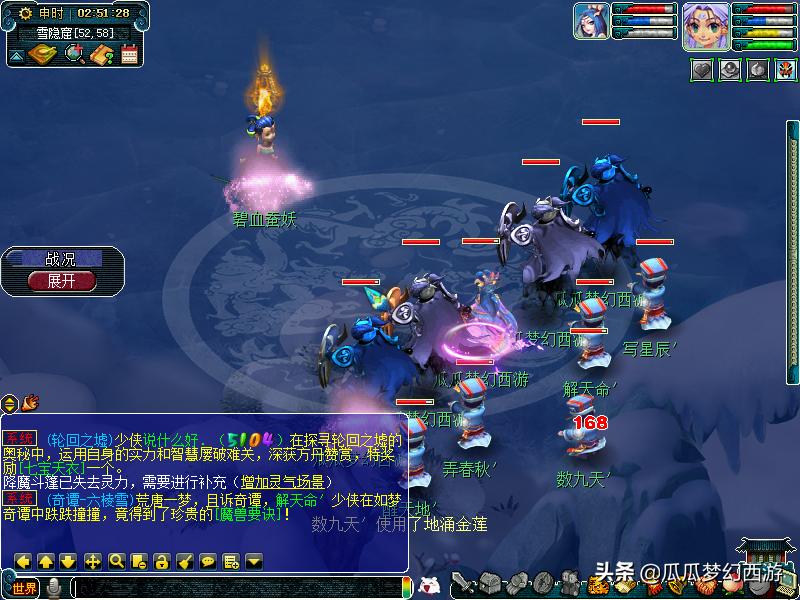Open the calendar events icon

pyautogui.click(x=129, y=54)
